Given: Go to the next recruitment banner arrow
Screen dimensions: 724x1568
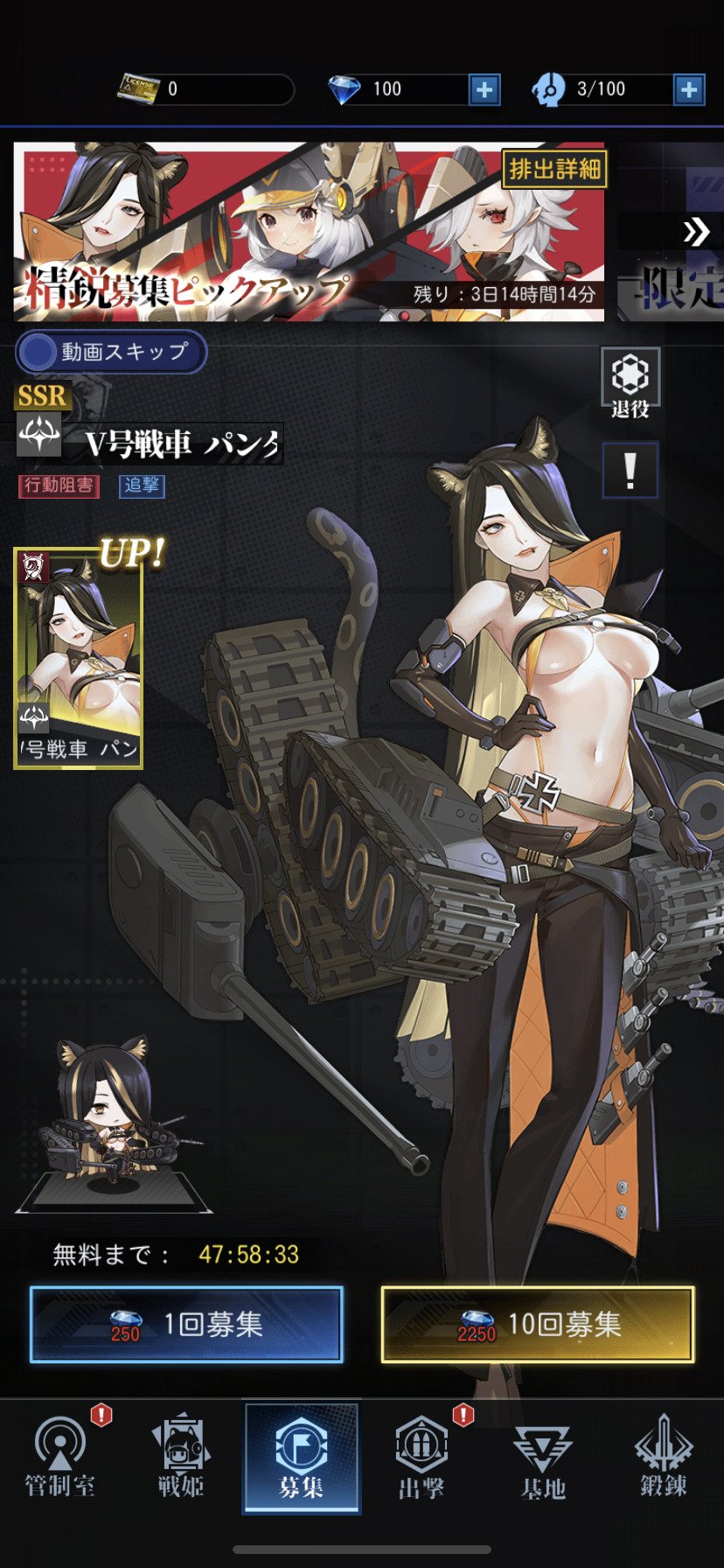Looking at the screenshot, I should pos(696,232).
